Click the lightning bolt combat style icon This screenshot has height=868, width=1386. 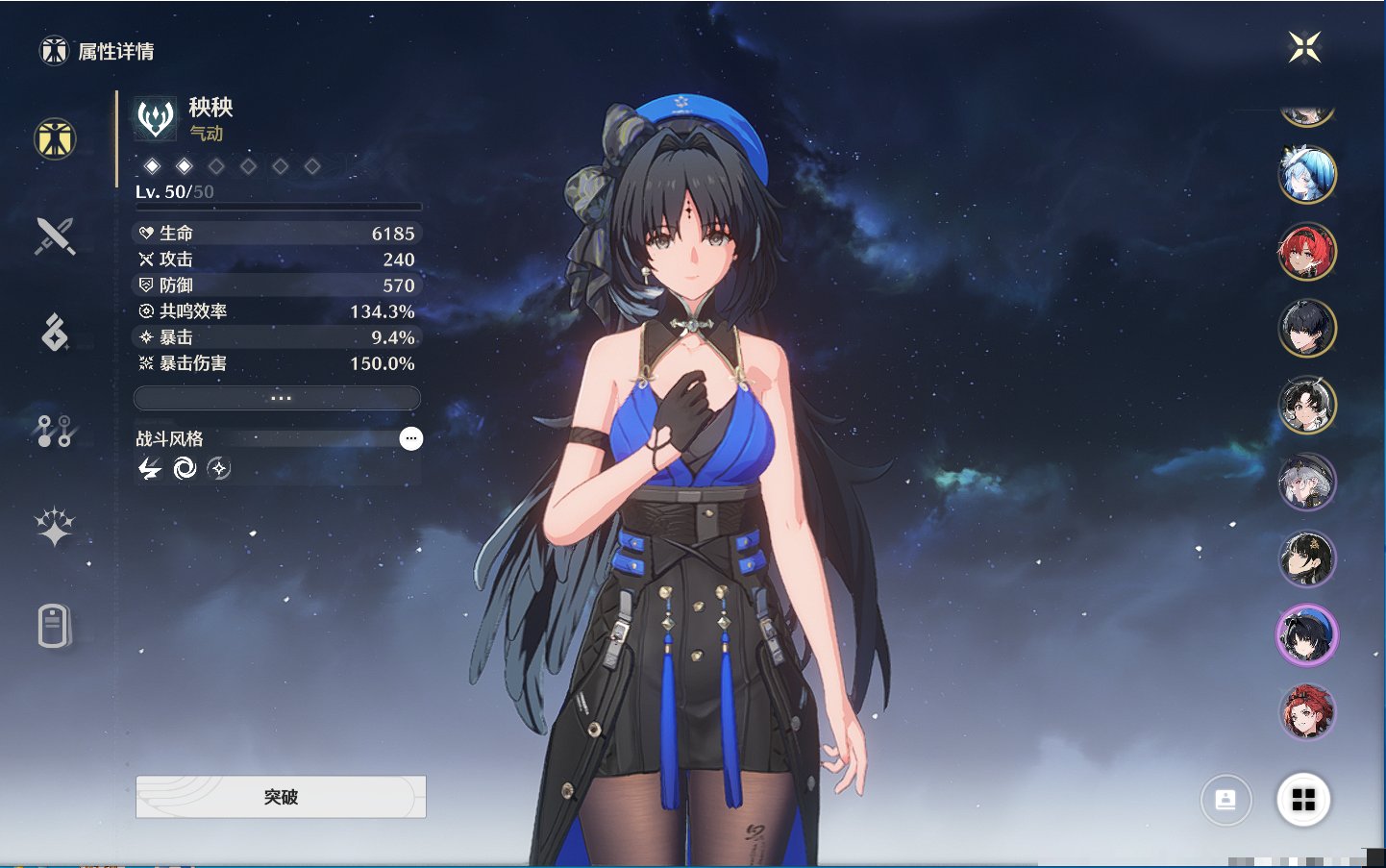pyautogui.click(x=150, y=468)
